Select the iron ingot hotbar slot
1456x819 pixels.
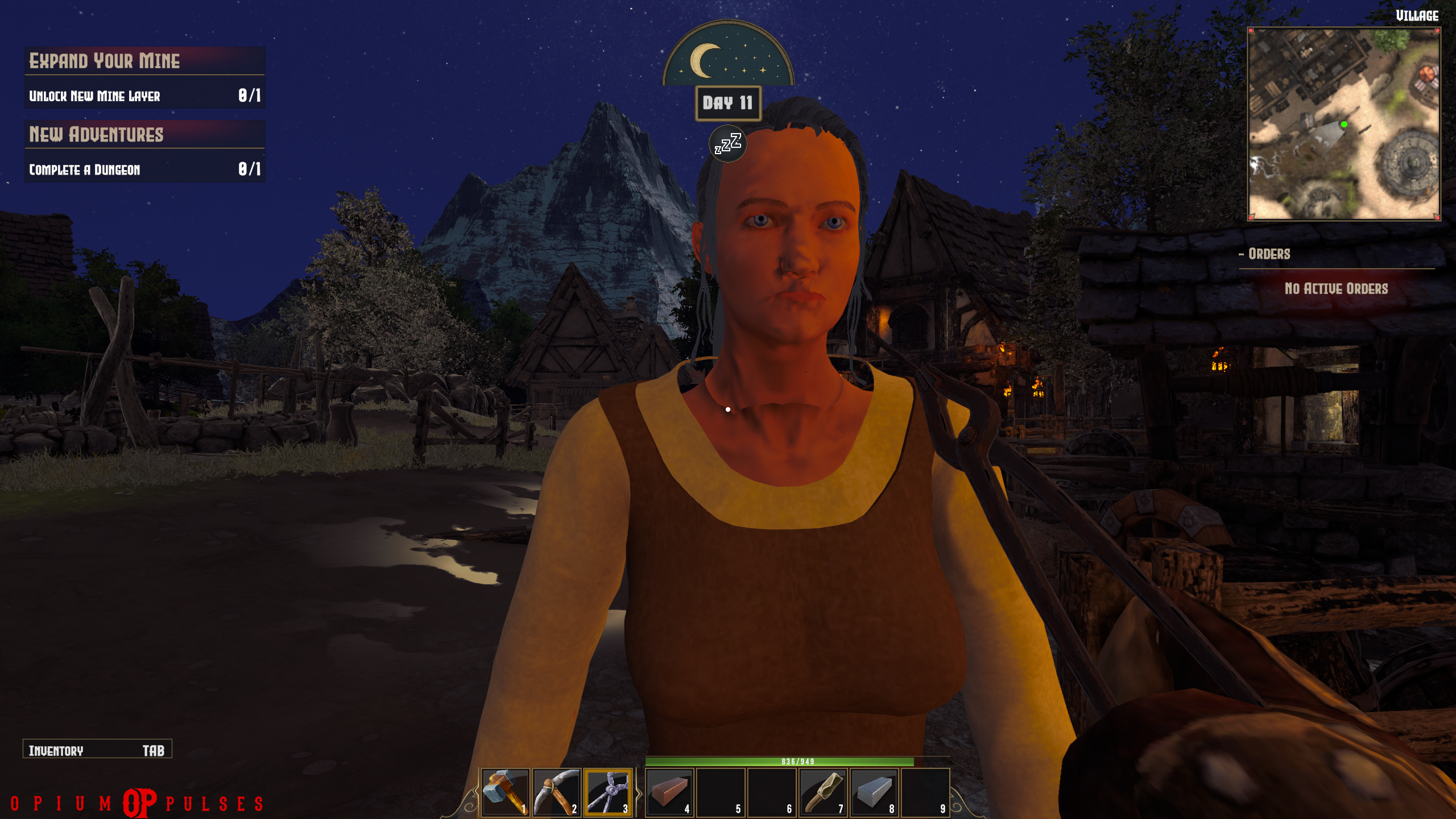[874, 792]
